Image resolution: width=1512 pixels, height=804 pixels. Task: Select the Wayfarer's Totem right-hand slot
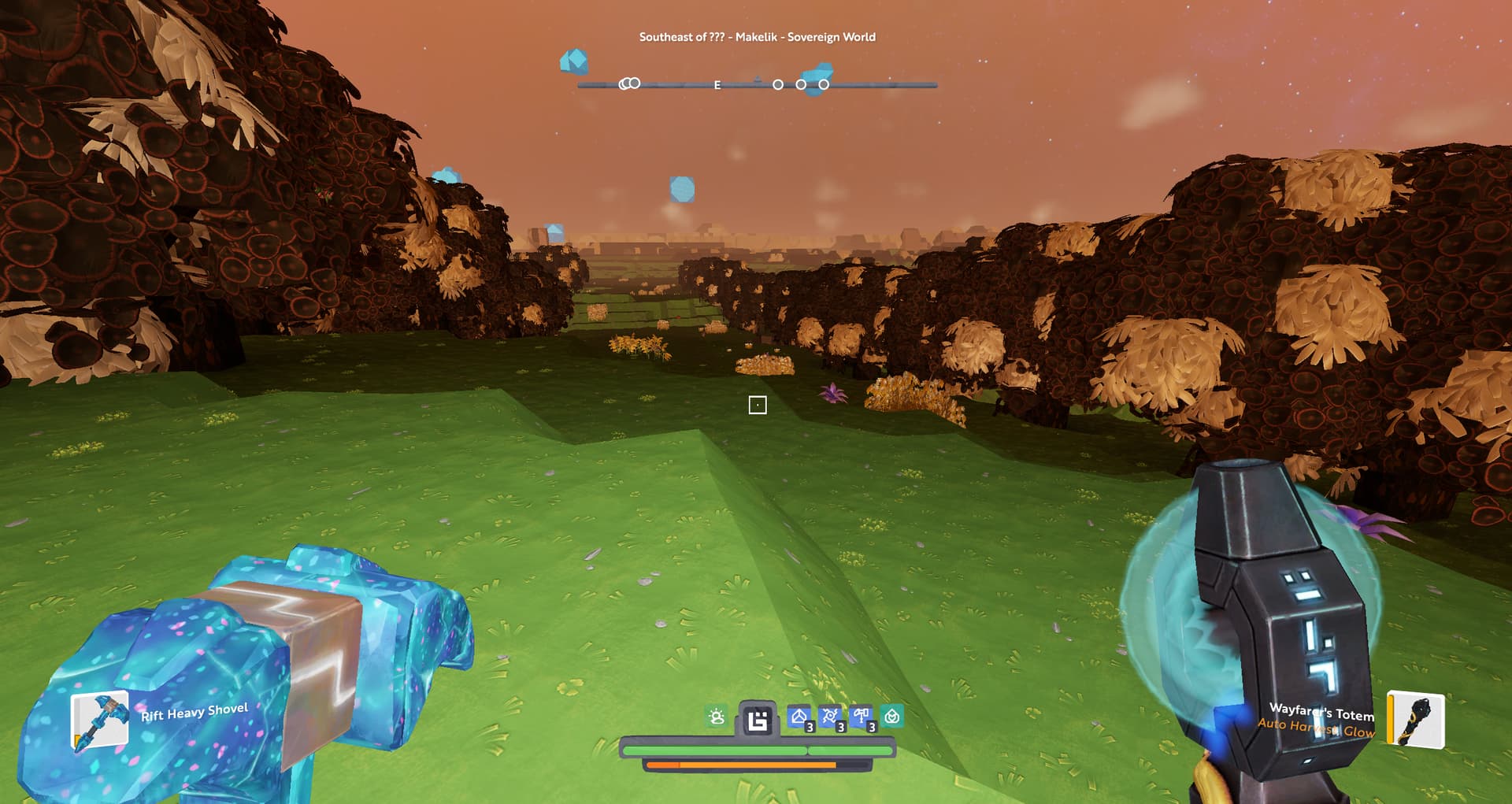(1415, 719)
